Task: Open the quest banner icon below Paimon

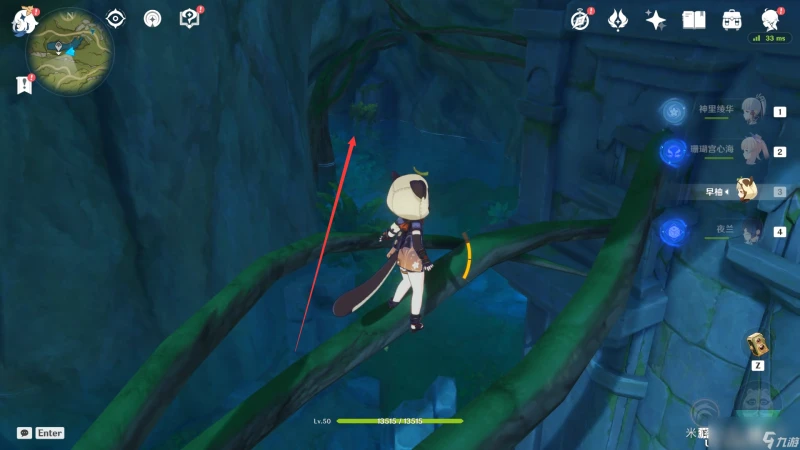Action: [24, 86]
